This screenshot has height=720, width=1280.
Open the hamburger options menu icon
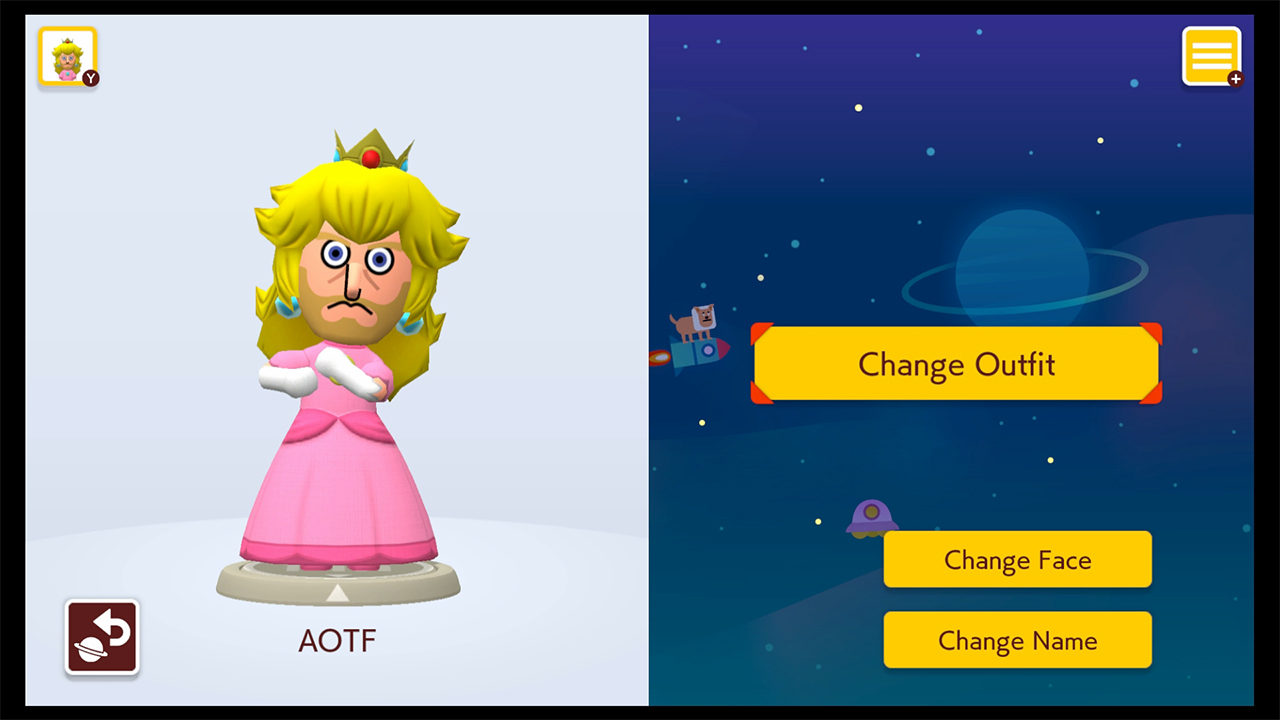1211,55
